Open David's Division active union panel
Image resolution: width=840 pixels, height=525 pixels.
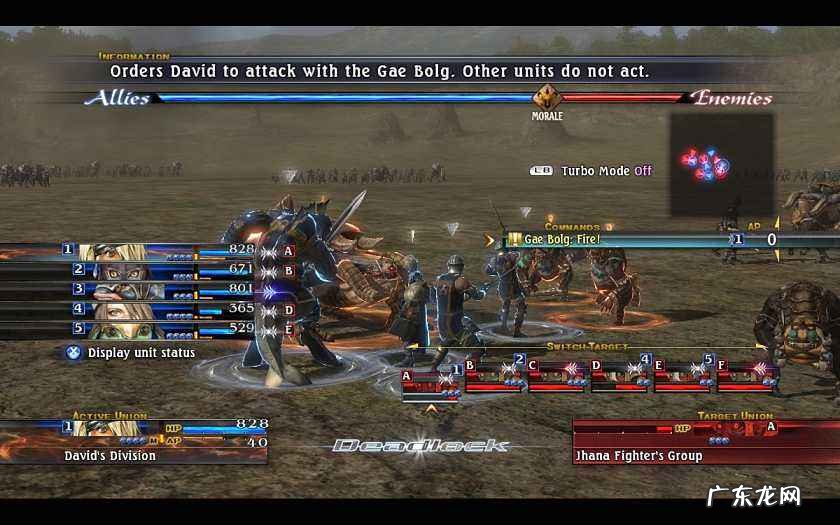click(x=133, y=441)
